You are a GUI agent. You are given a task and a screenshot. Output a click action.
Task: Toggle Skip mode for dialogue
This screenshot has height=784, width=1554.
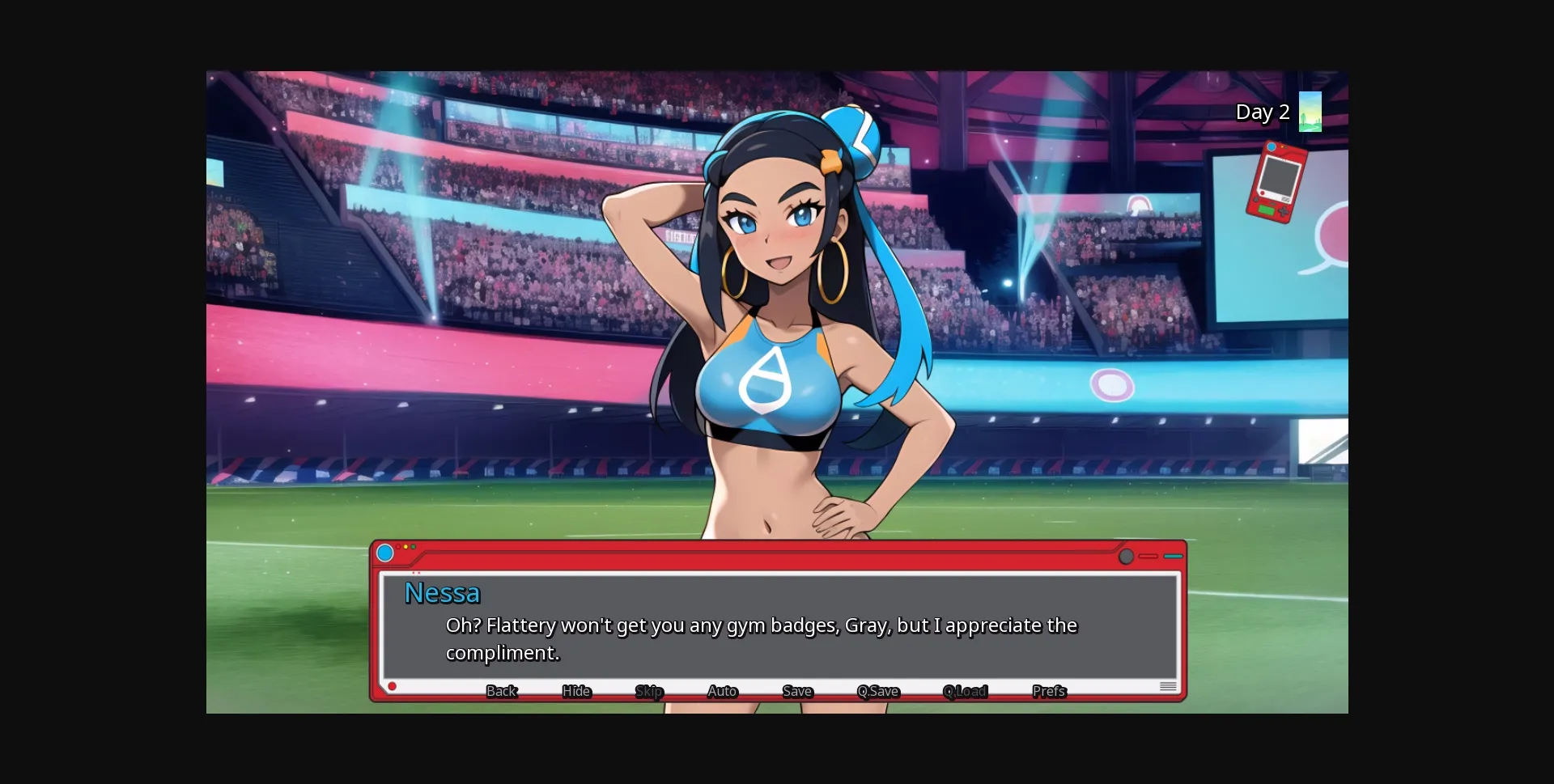(x=648, y=692)
